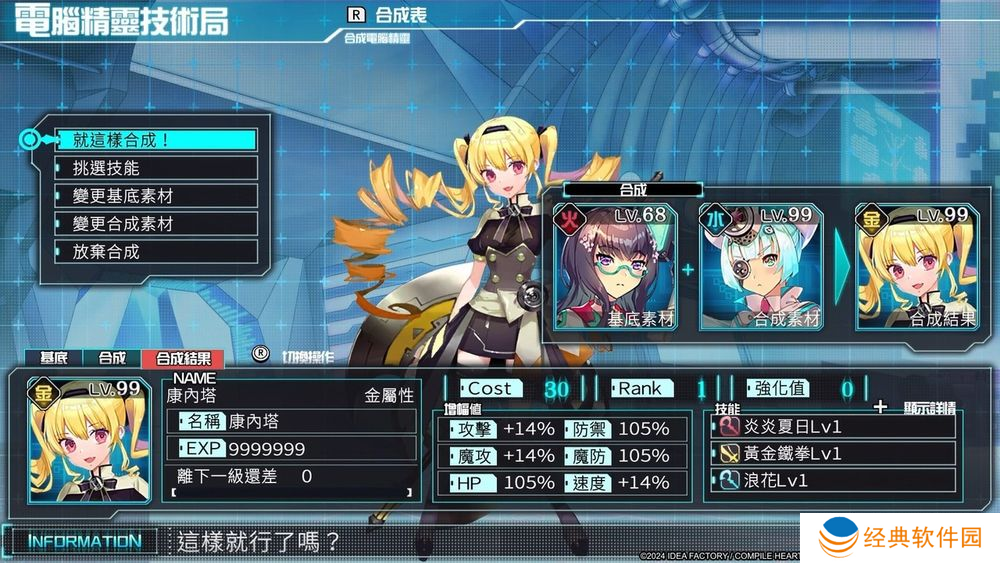Switch to the 基底 tab

point(54,358)
